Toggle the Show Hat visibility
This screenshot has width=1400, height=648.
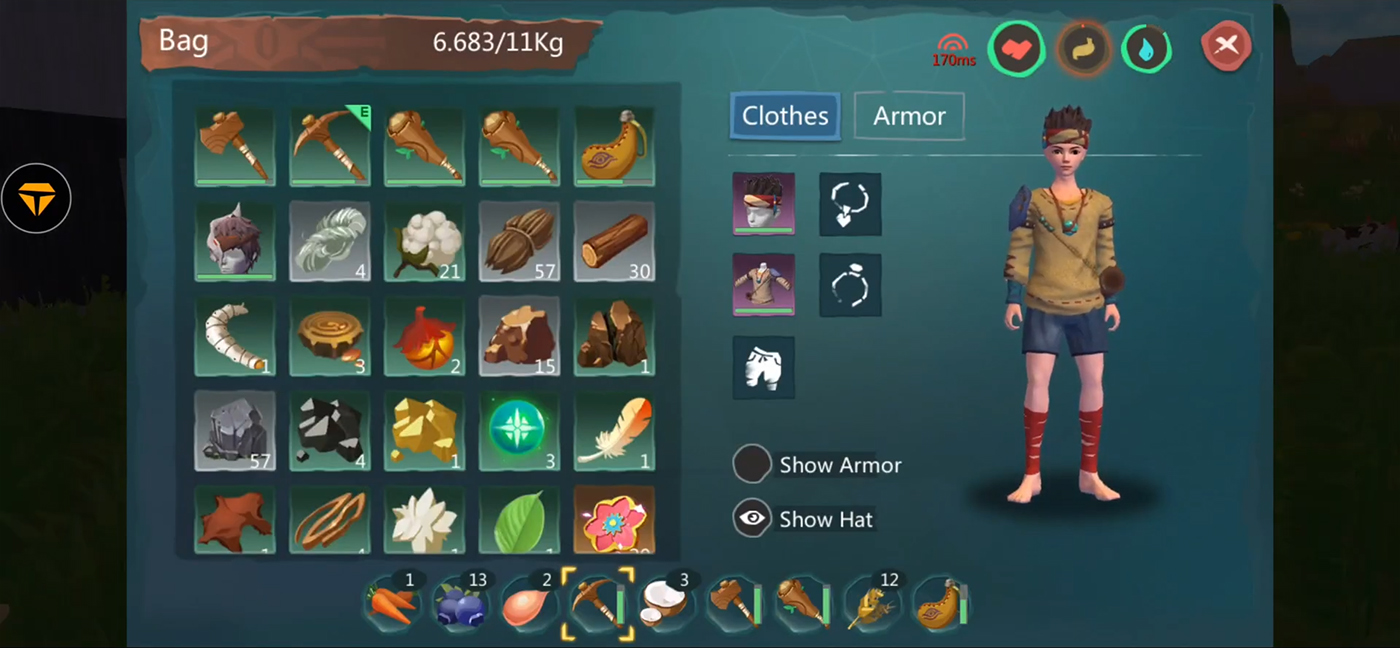752,519
